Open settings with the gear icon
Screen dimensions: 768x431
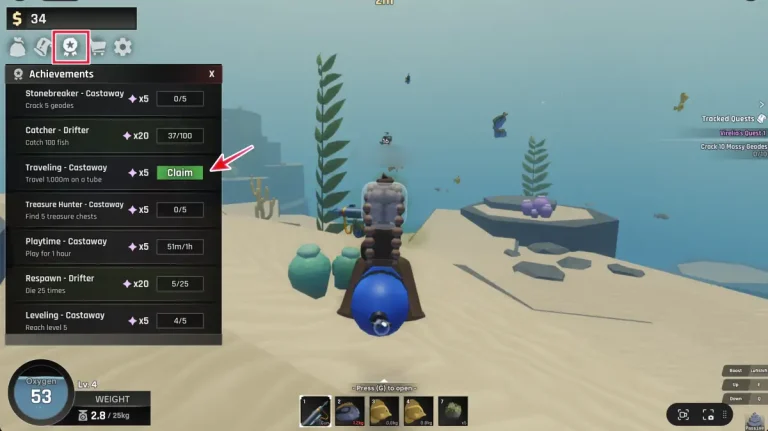(x=123, y=46)
